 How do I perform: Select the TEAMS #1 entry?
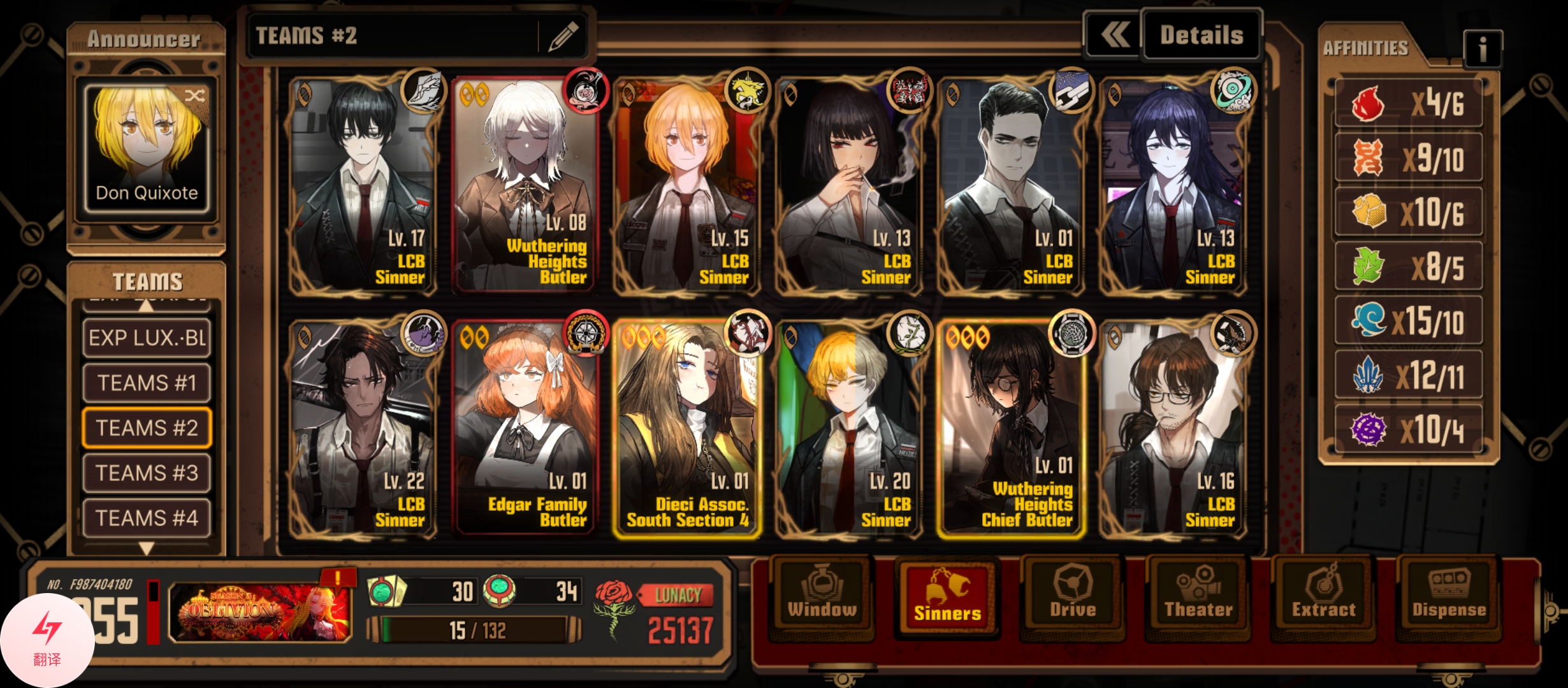pos(147,383)
